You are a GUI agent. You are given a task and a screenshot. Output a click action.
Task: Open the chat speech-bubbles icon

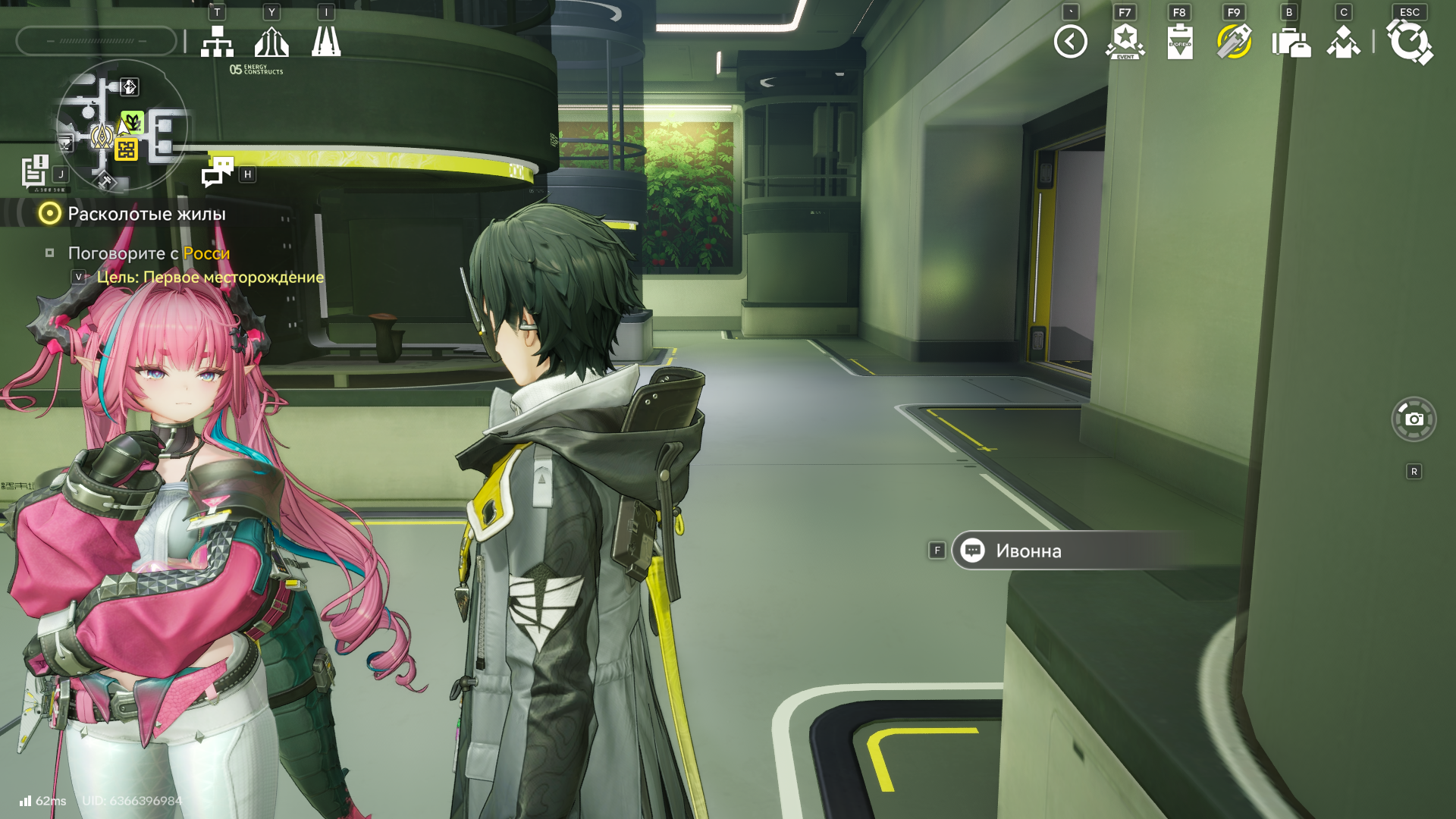click(218, 171)
